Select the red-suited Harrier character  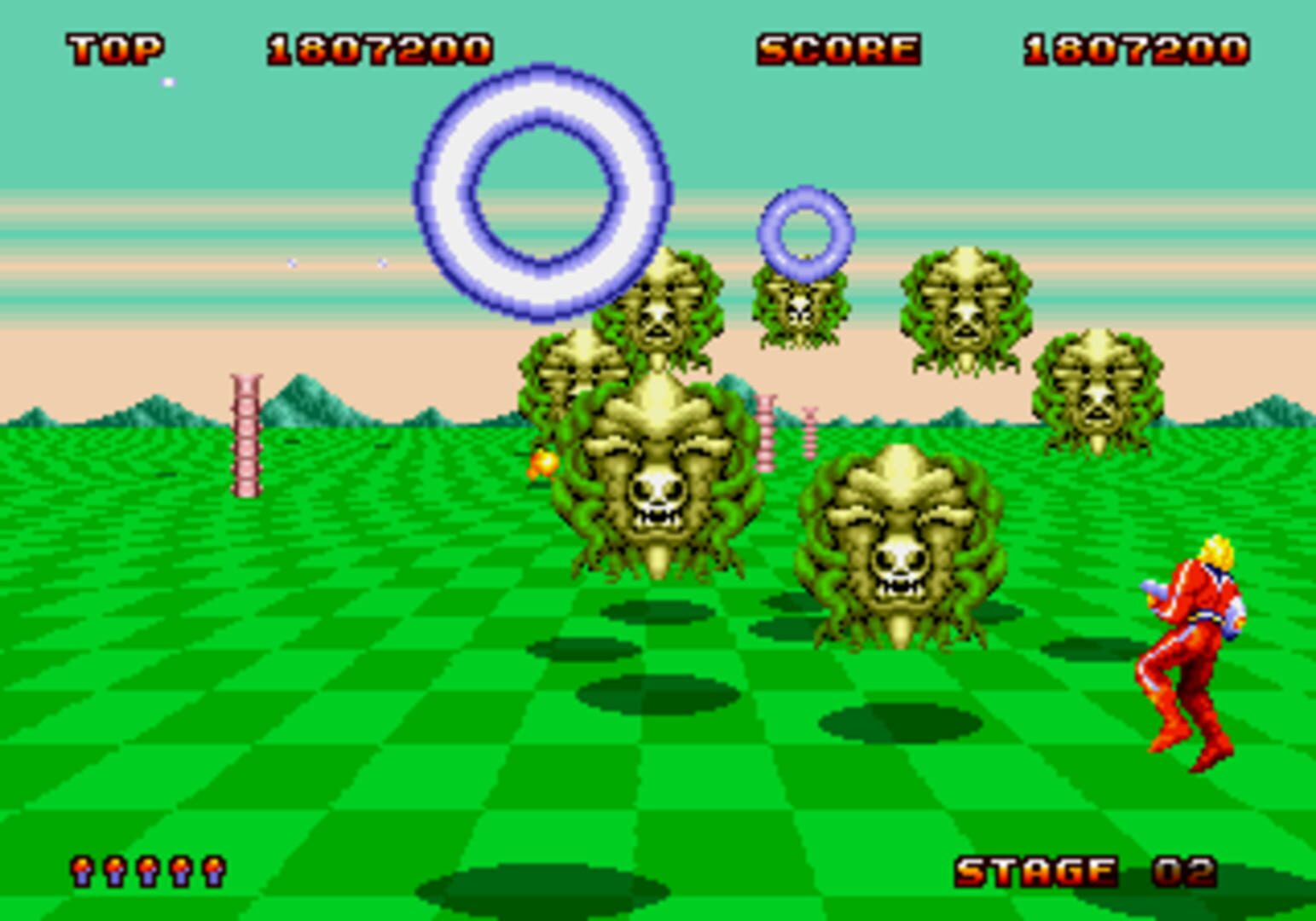(1191, 648)
